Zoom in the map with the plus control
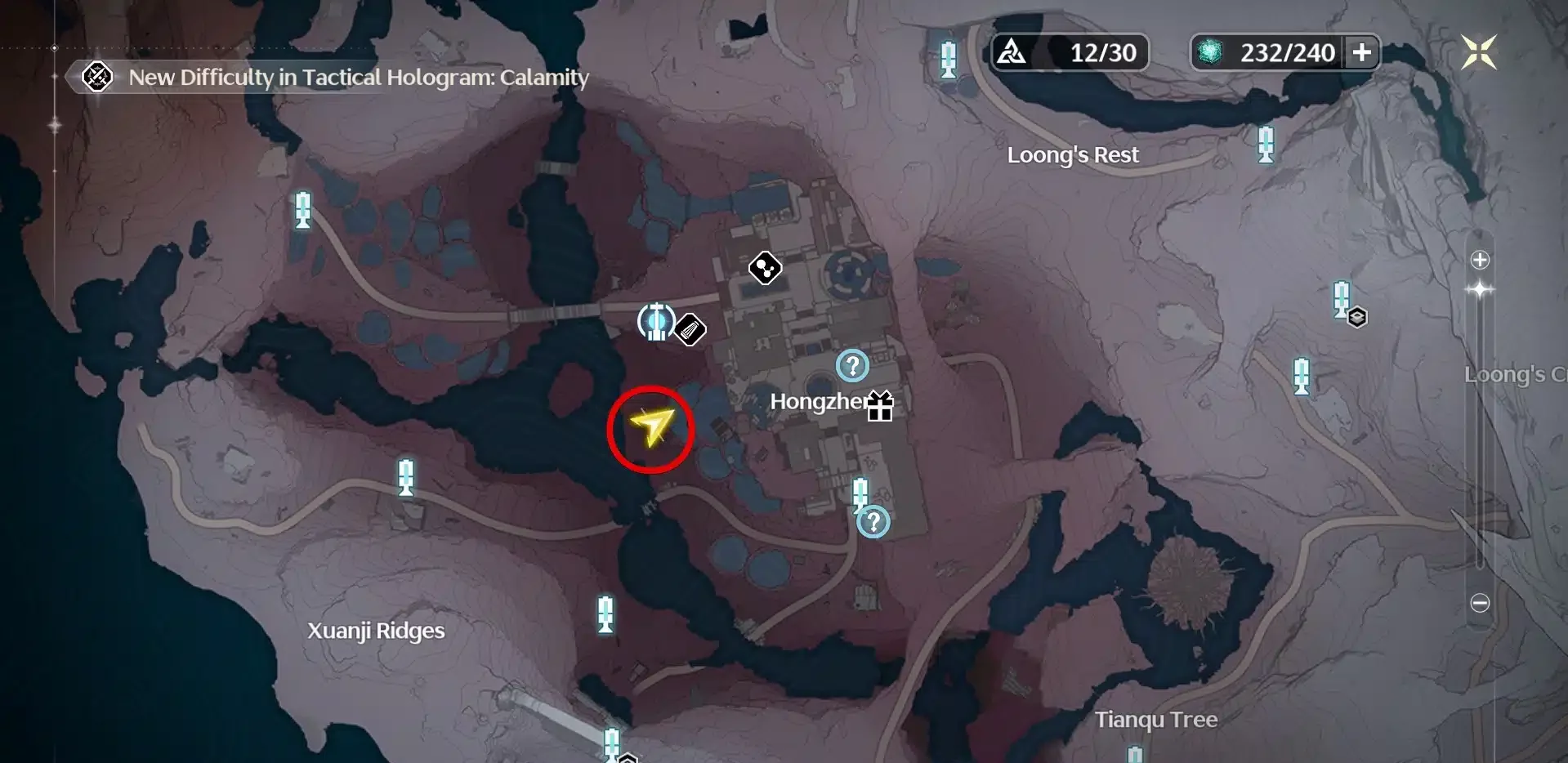Viewport: 1568px width, 763px height. click(x=1480, y=260)
